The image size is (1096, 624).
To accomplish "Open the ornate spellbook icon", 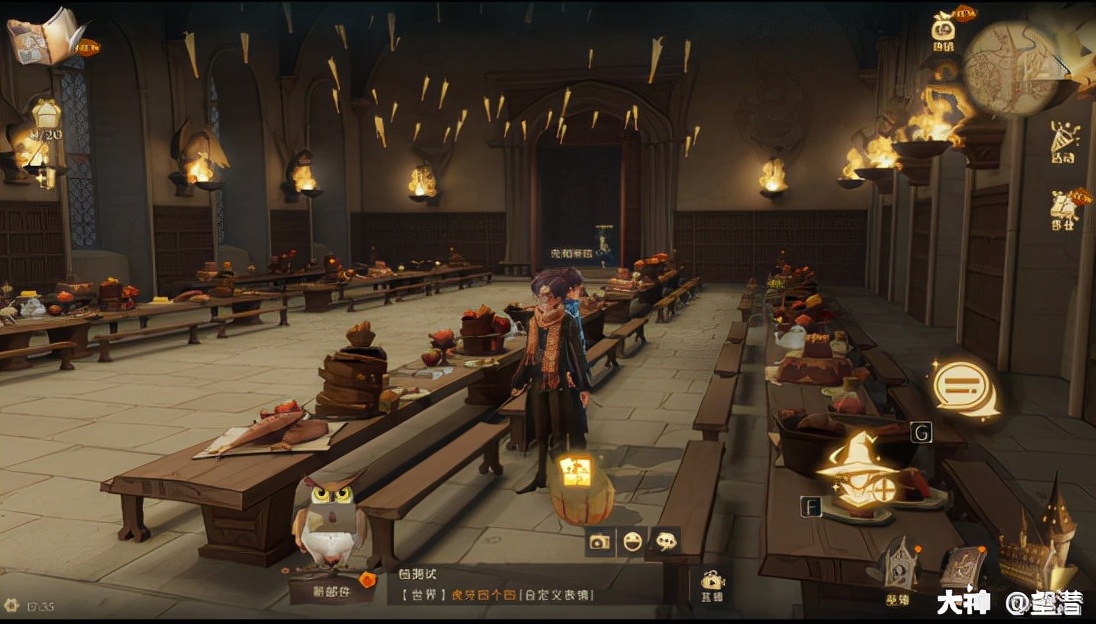I will click(x=961, y=568).
